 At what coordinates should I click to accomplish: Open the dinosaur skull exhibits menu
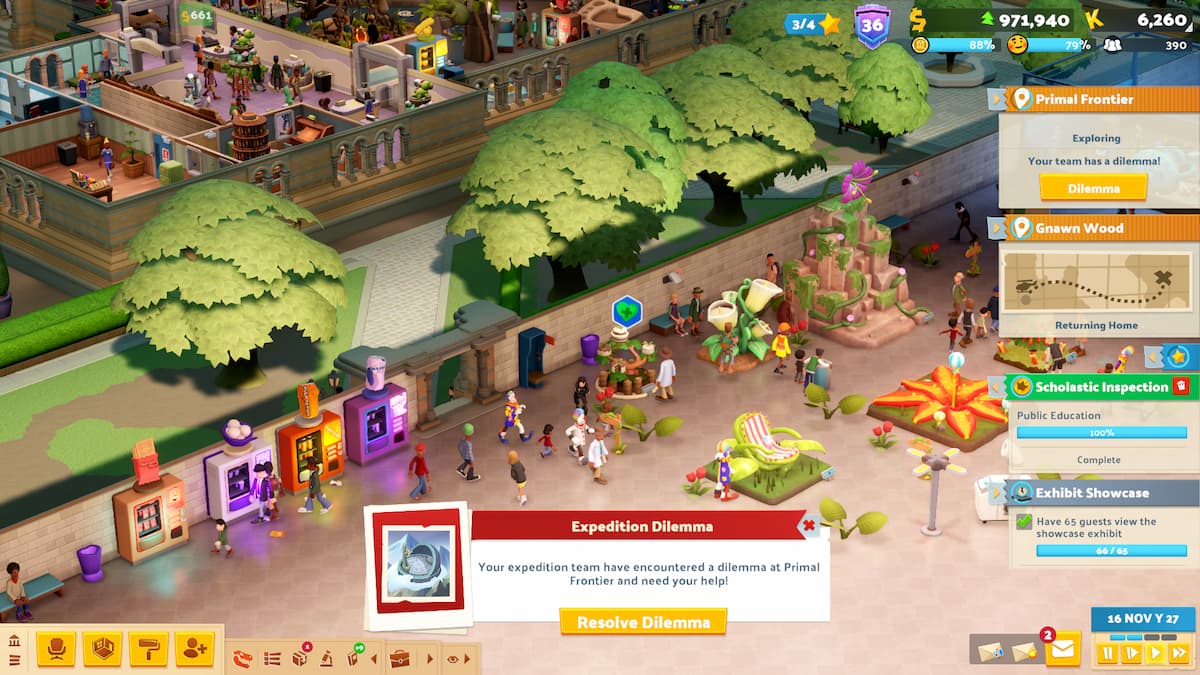[243, 658]
